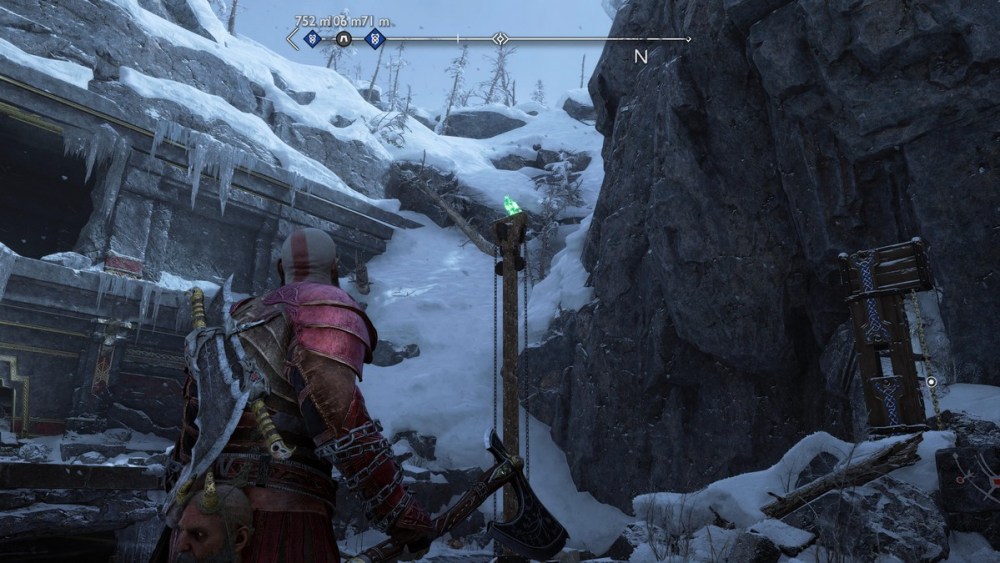Viewport: 1000px width, 563px height.
Task: Click the white interaction dot by the wooden mechanism
Action: [932, 381]
